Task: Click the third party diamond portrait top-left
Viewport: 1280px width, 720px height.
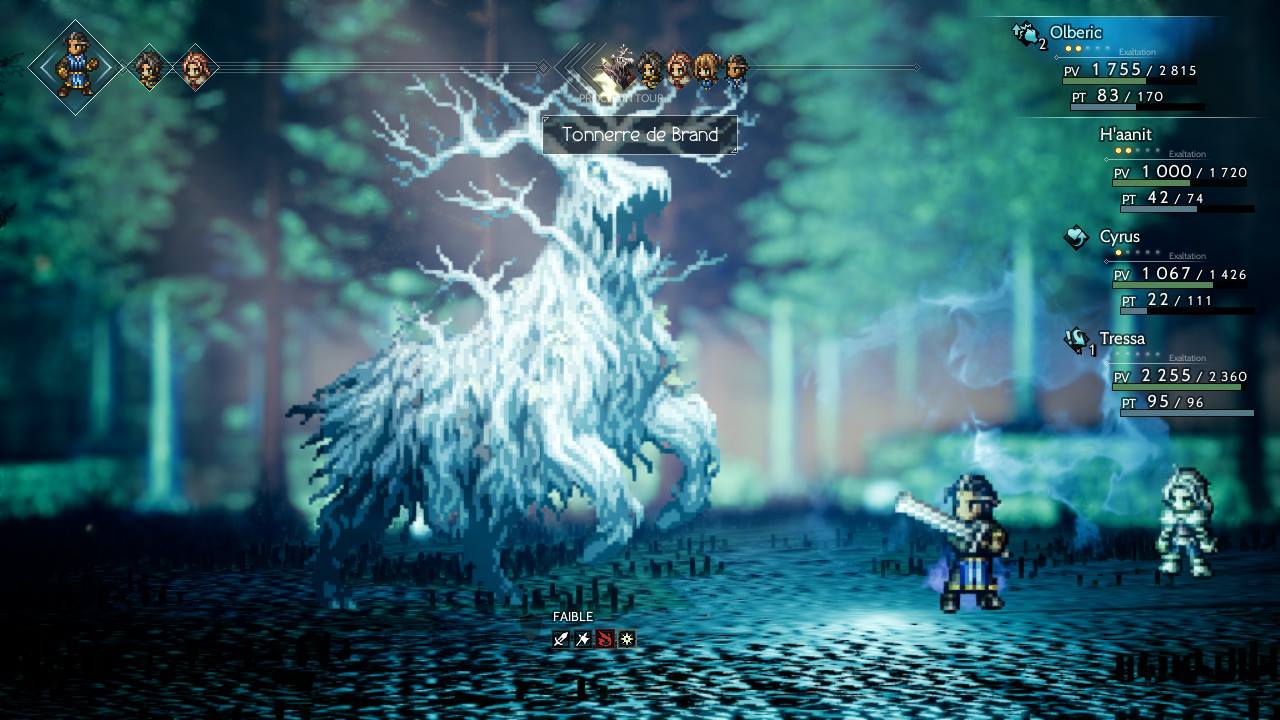Action: [196, 67]
